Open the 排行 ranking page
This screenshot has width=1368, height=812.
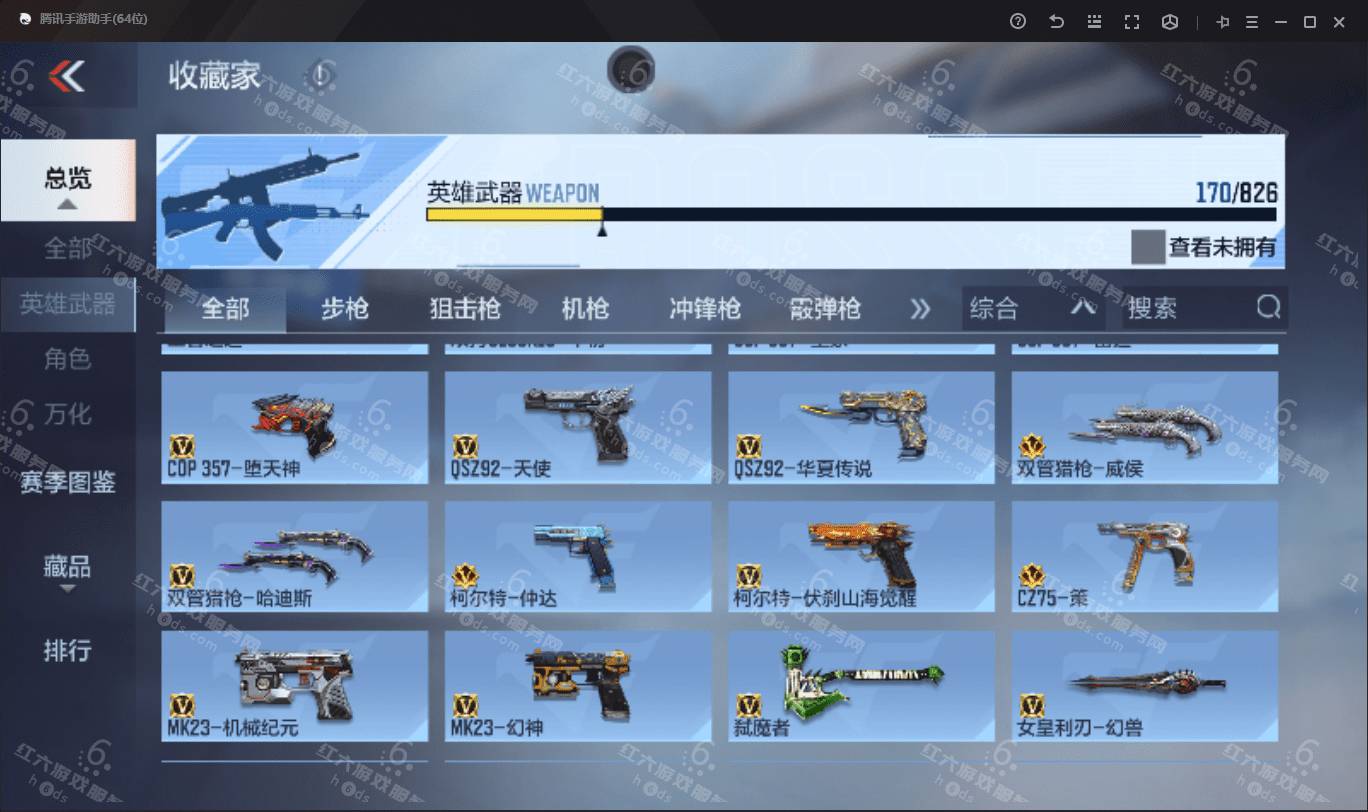coord(67,650)
